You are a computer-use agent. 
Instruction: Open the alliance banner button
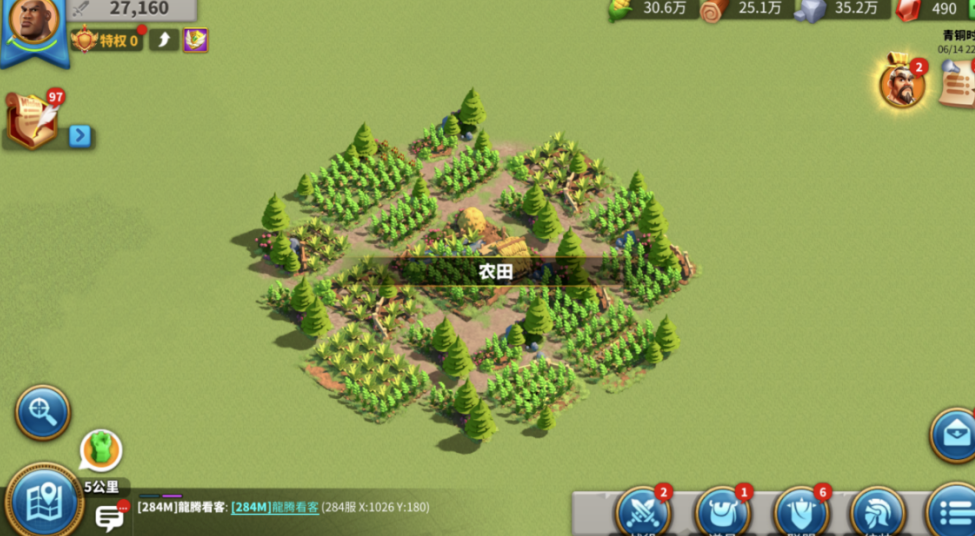pyautogui.click(x=801, y=513)
